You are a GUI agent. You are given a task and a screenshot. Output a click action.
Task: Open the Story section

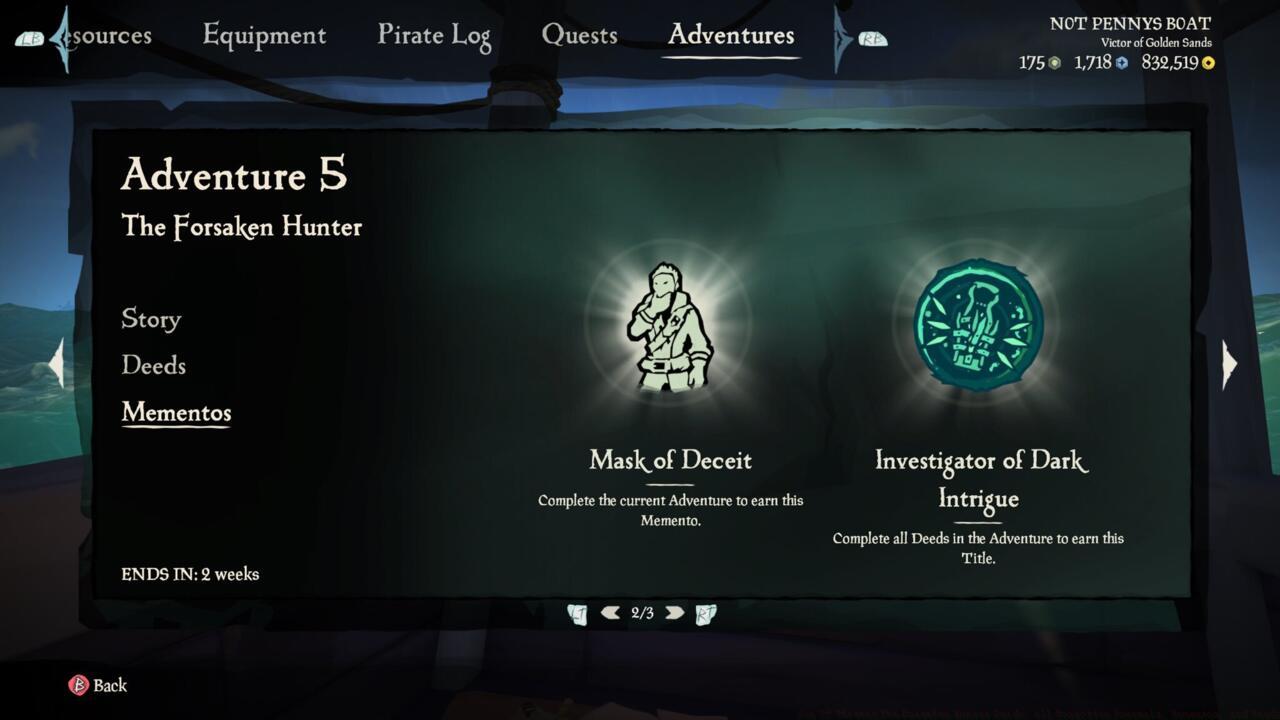[x=150, y=319]
